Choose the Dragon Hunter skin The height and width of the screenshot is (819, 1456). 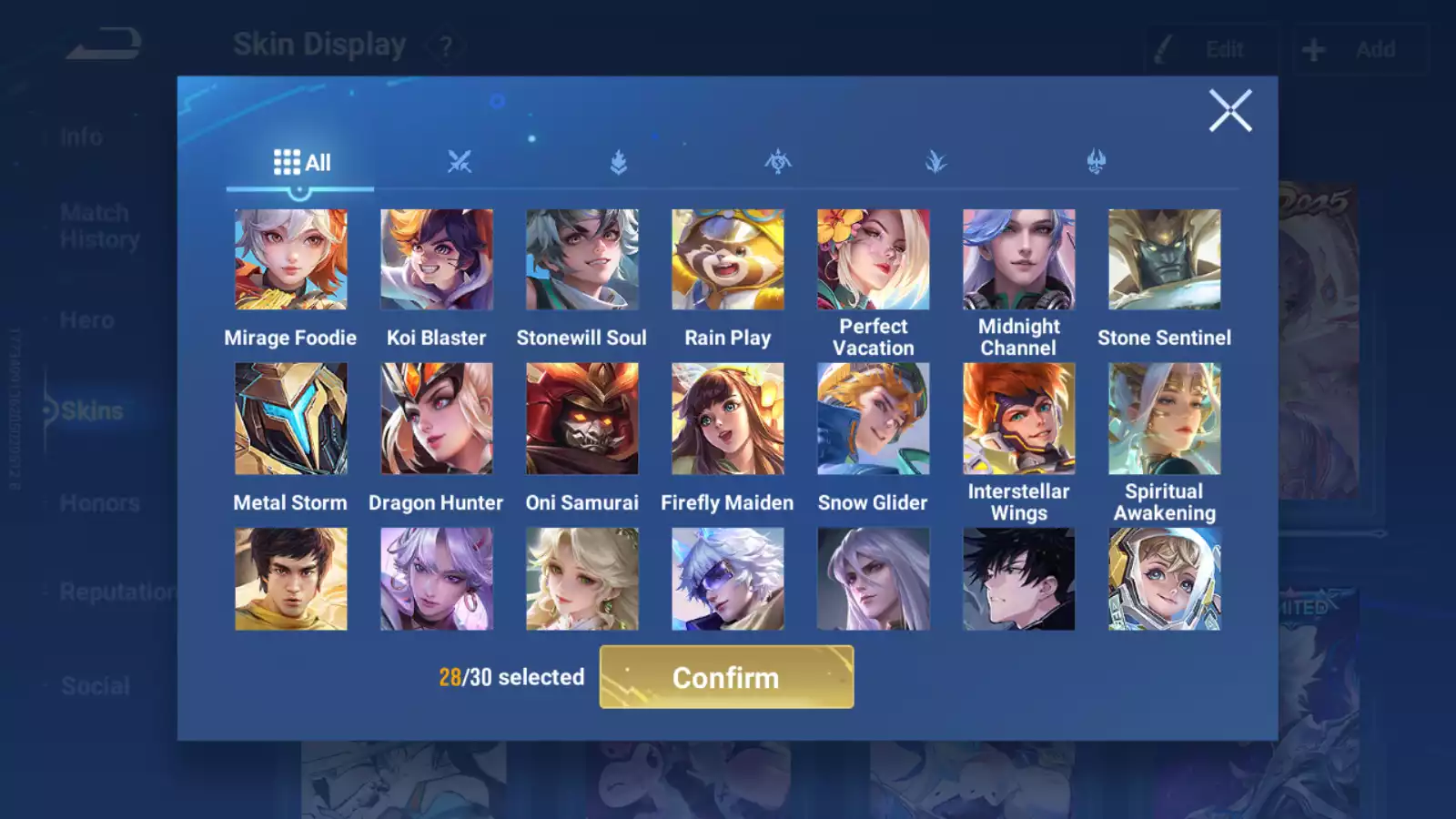click(x=437, y=419)
